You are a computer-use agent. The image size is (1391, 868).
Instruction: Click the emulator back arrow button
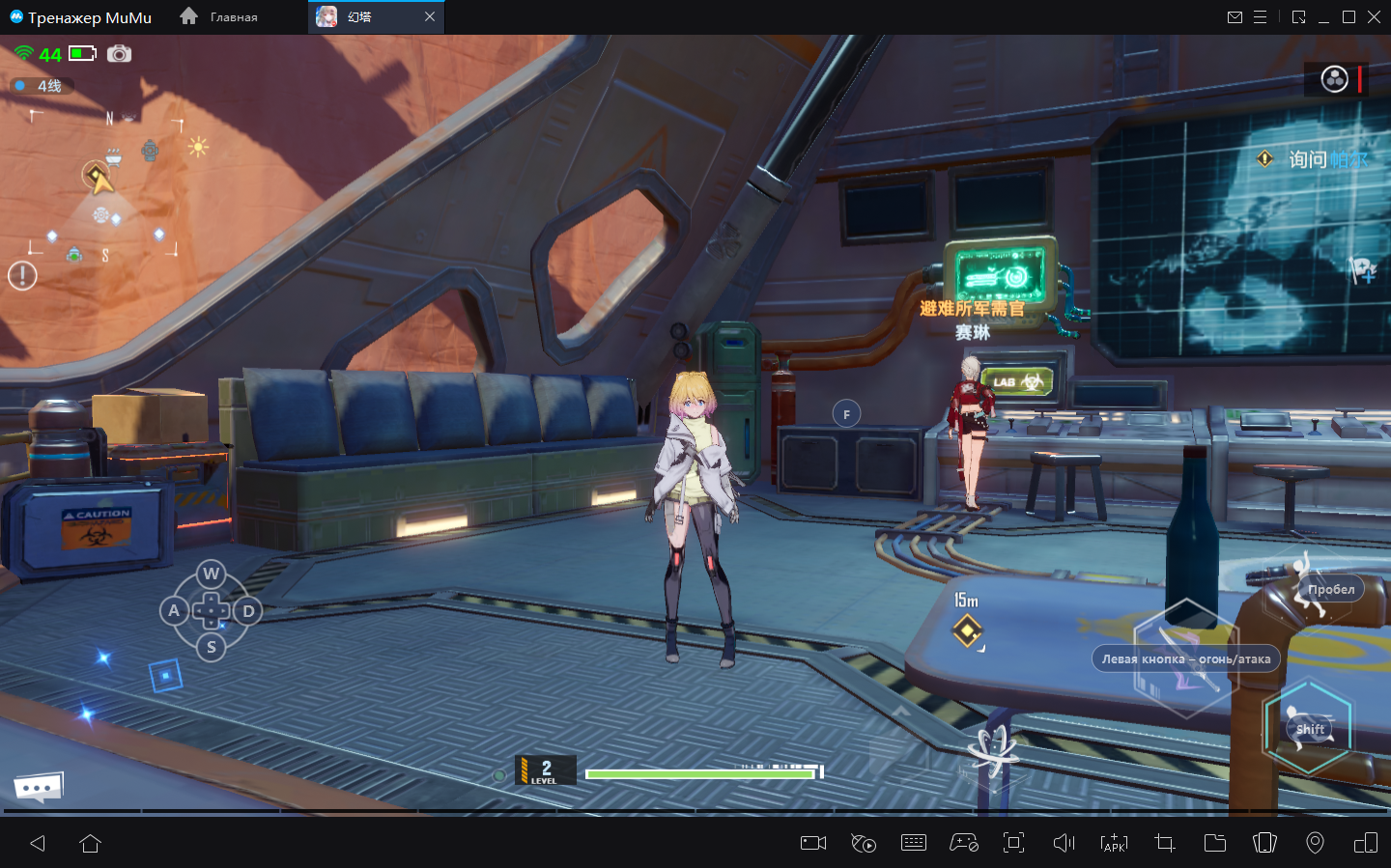pyautogui.click(x=38, y=843)
